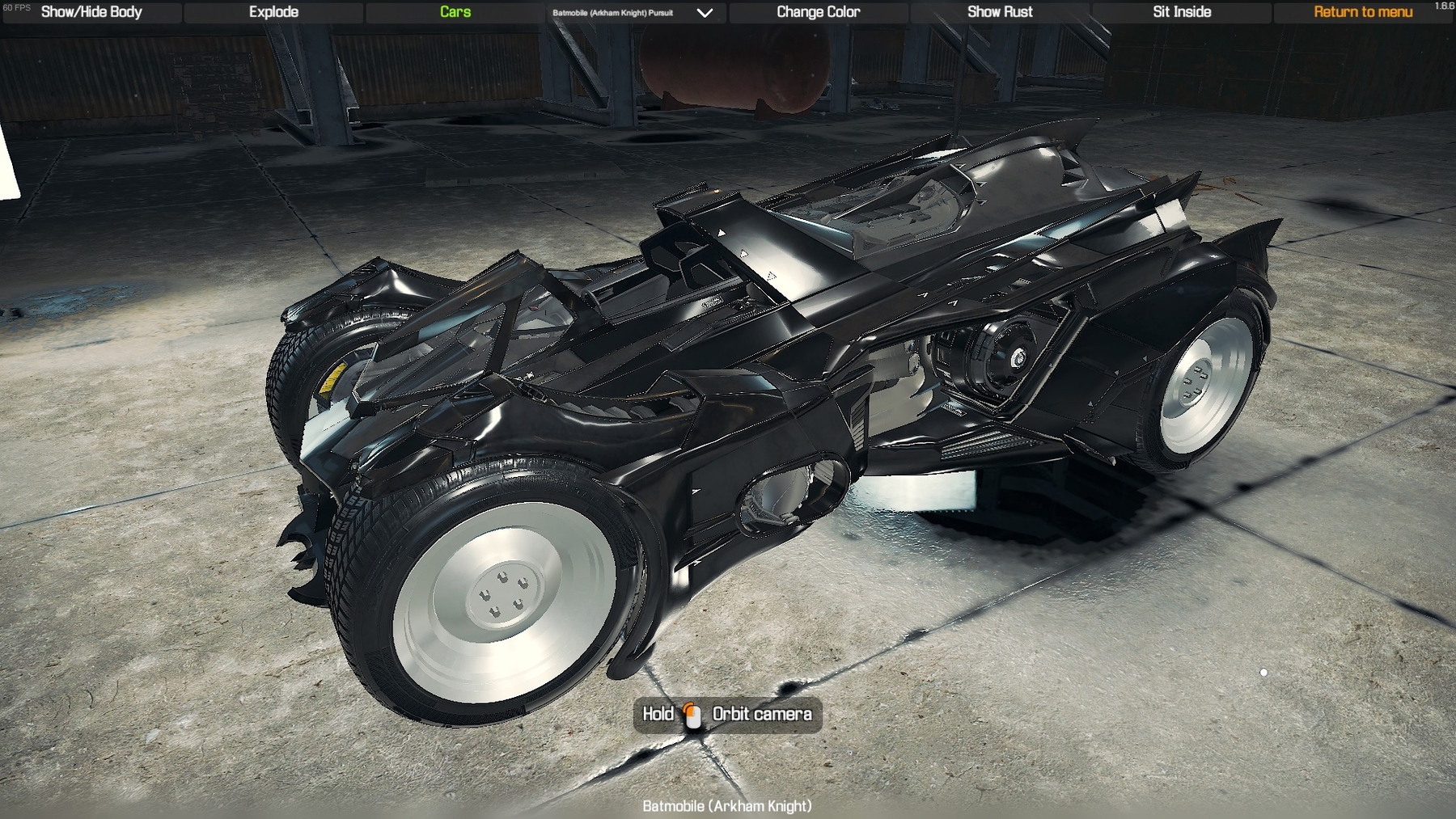
Task: Open the Change Color picker
Action: point(818,12)
